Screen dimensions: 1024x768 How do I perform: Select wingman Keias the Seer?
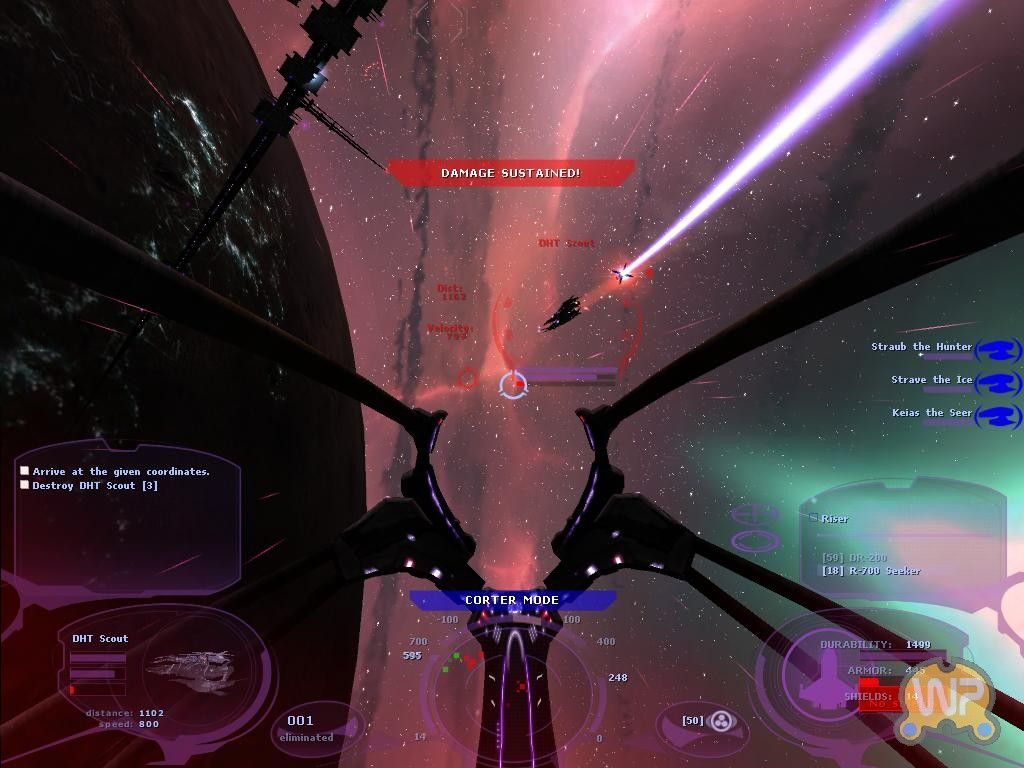(x=931, y=413)
